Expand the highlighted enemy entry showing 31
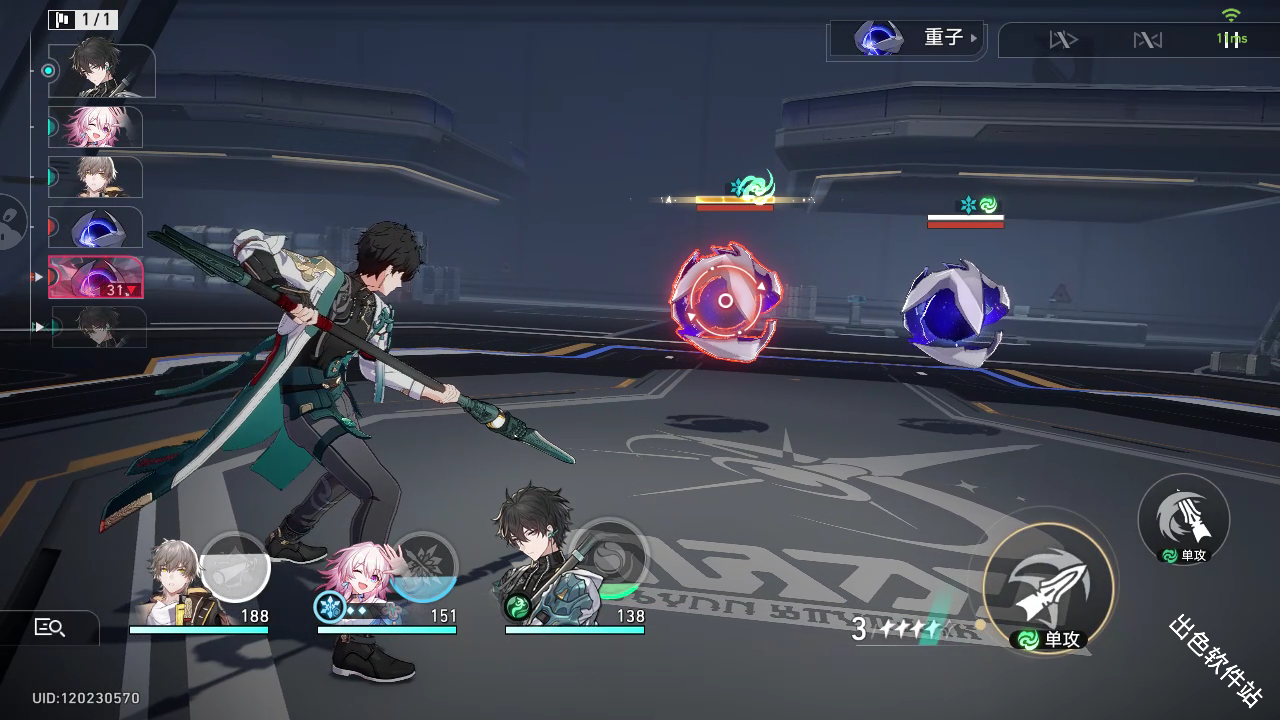The image size is (1280, 720). click(x=95, y=277)
